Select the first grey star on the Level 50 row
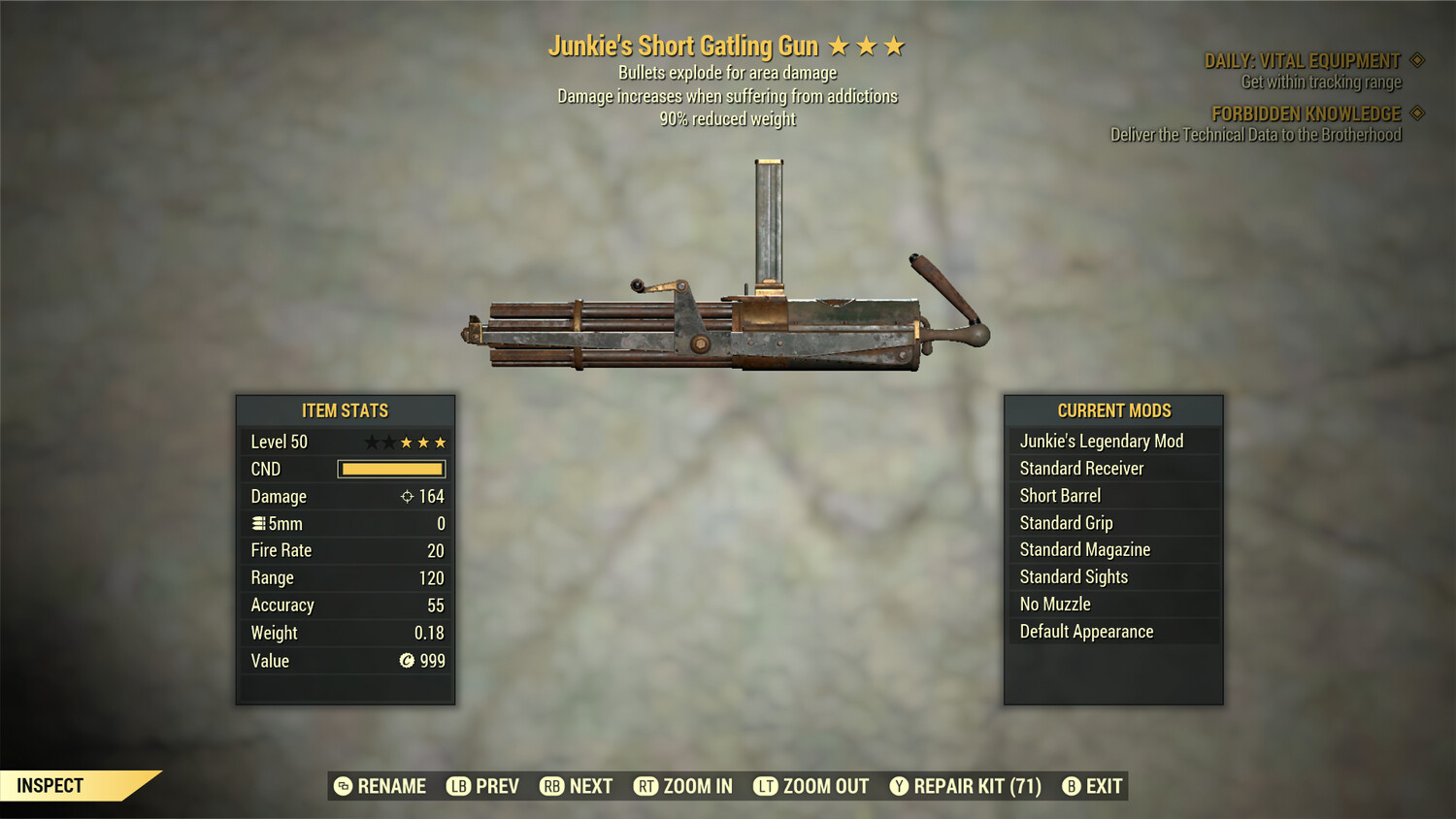1456x819 pixels. click(373, 442)
